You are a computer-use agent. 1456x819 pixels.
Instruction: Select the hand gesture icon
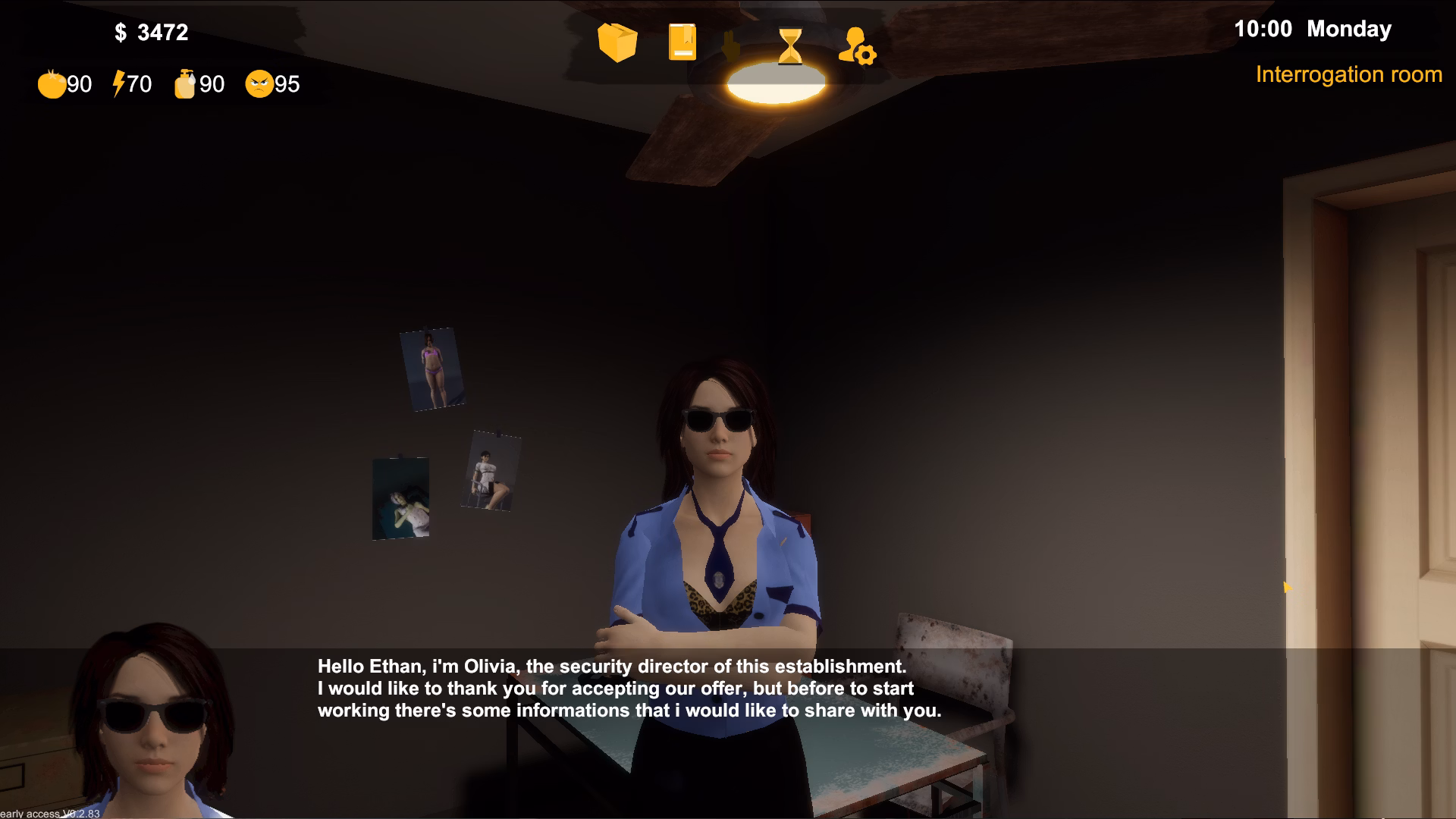pyautogui.click(x=732, y=47)
